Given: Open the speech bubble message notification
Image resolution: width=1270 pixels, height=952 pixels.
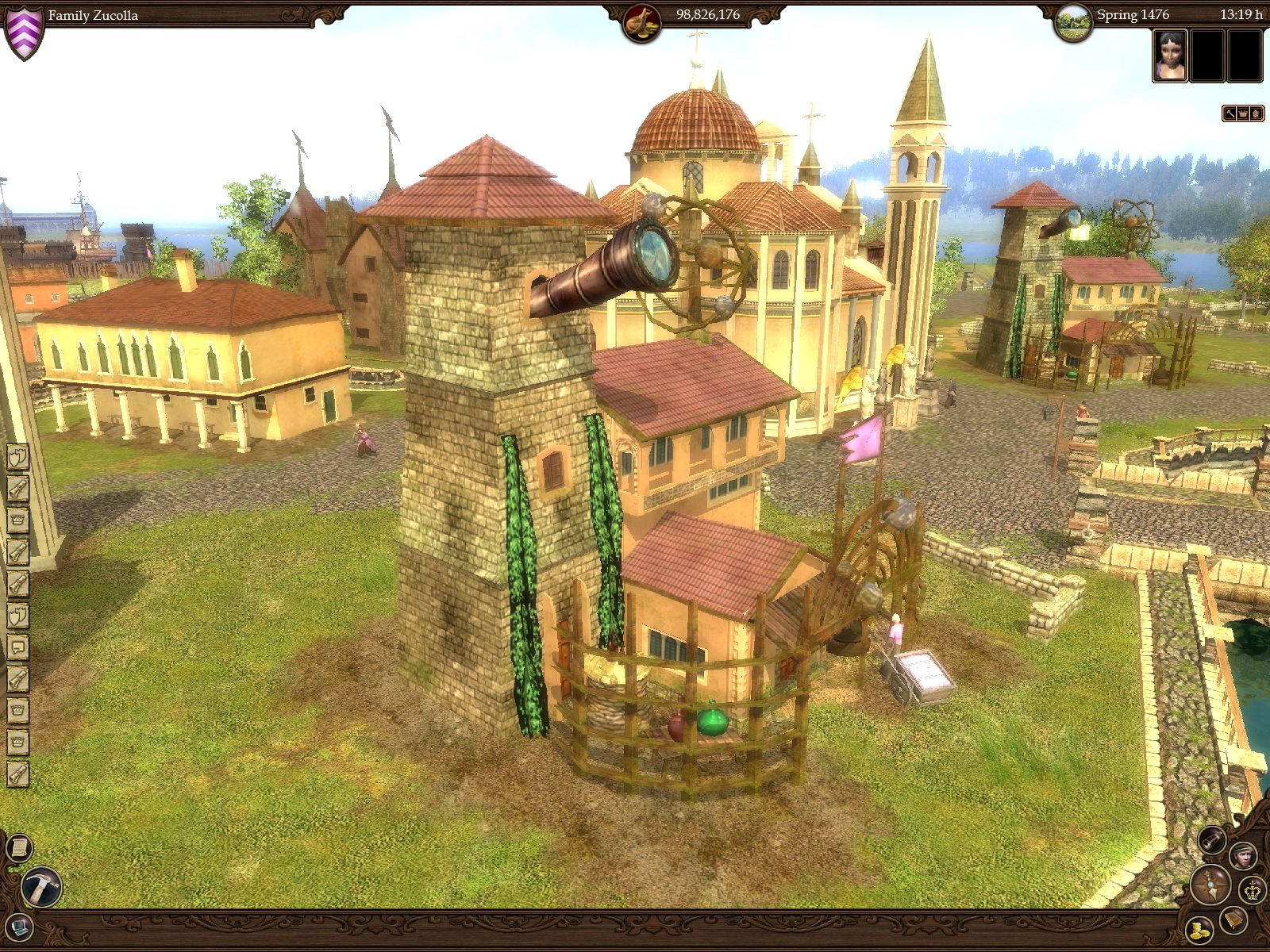Looking at the screenshot, I should 17,647.
